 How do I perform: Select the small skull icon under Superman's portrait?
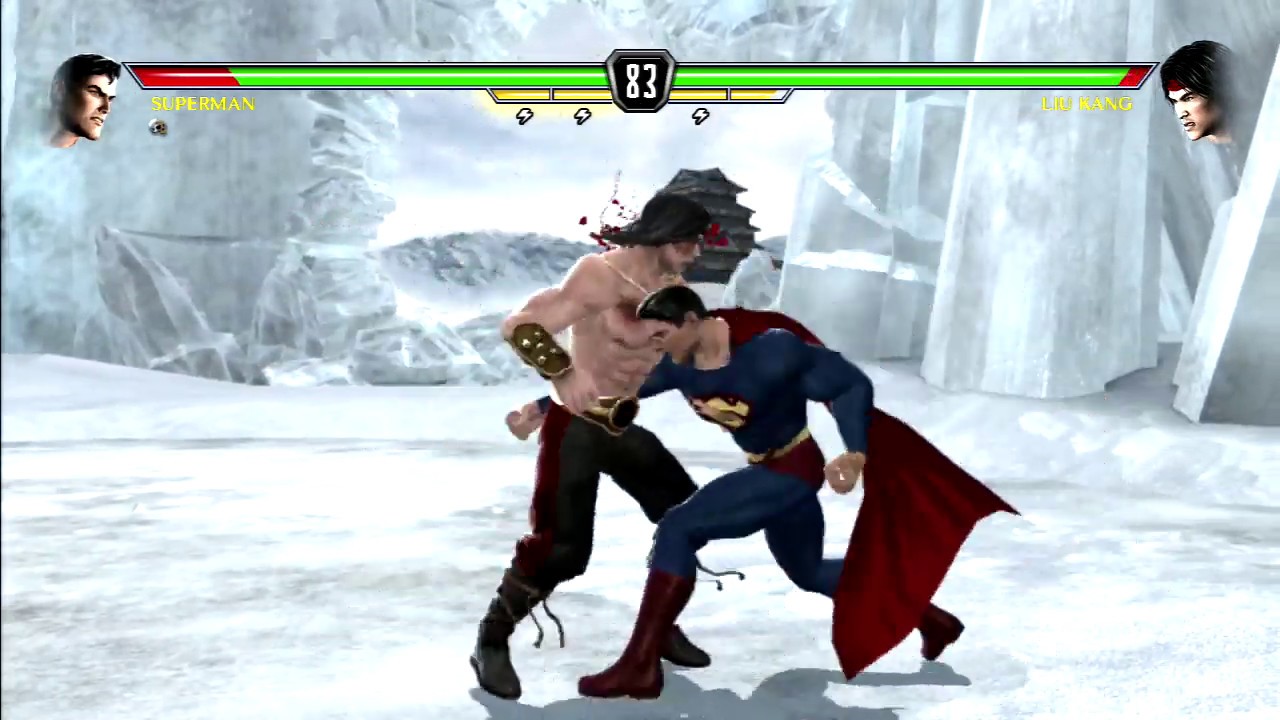tap(157, 128)
